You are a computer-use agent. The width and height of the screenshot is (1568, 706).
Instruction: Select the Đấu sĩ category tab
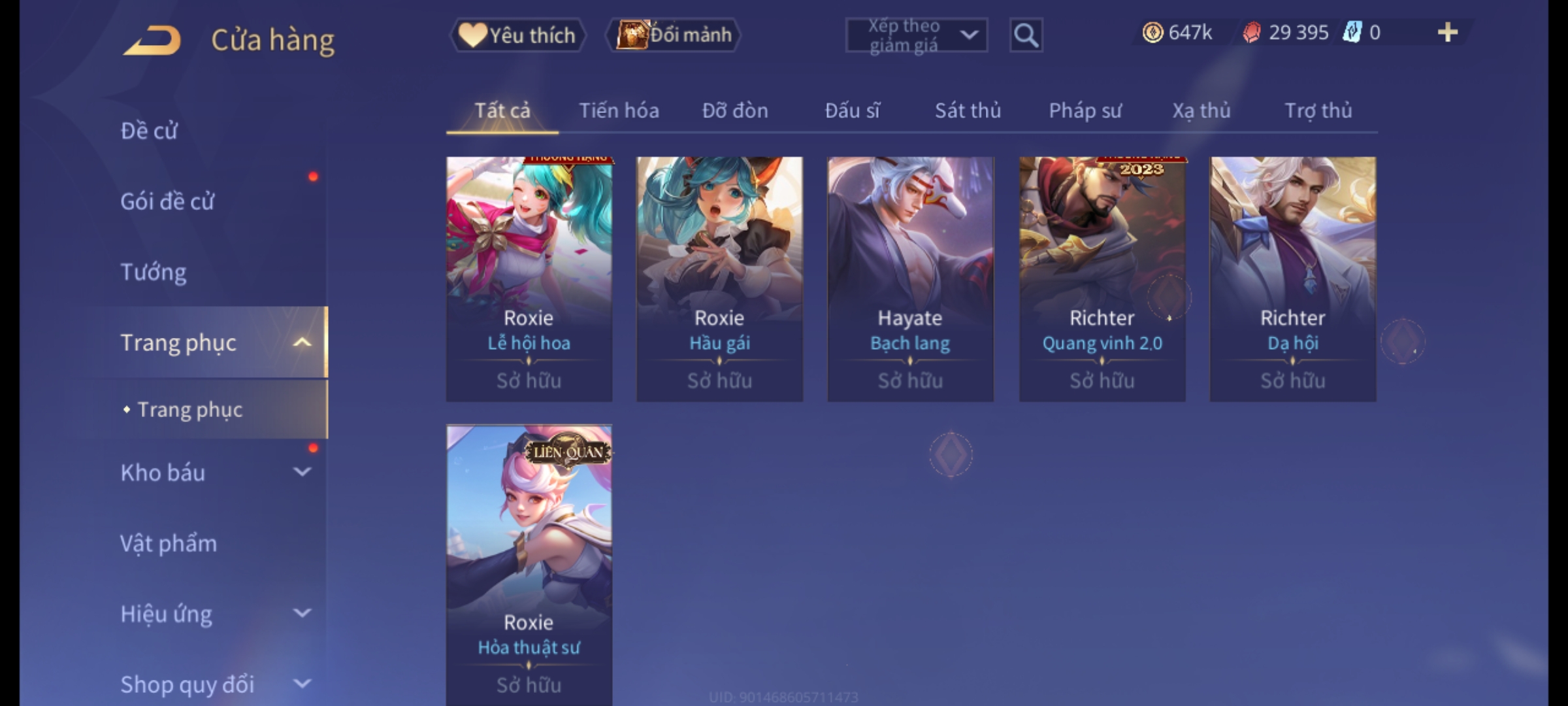[x=852, y=111]
